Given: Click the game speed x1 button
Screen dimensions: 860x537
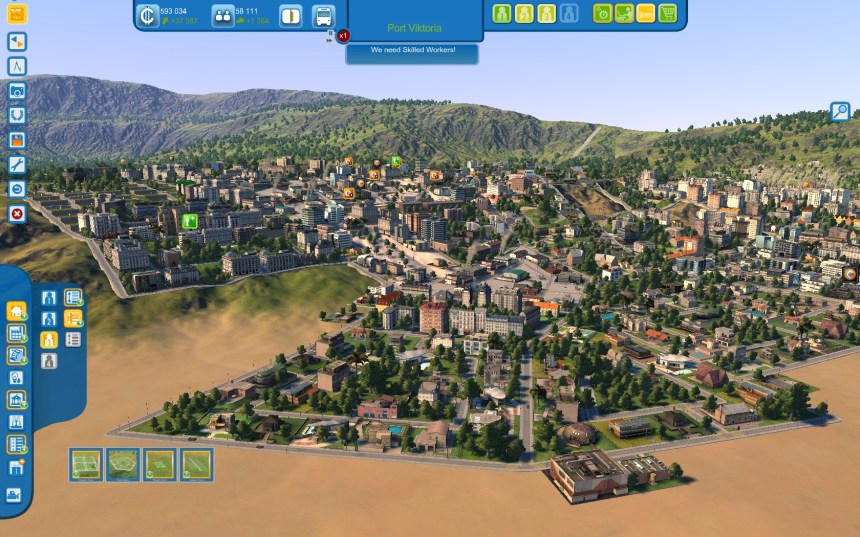Looking at the screenshot, I should coord(343,35).
